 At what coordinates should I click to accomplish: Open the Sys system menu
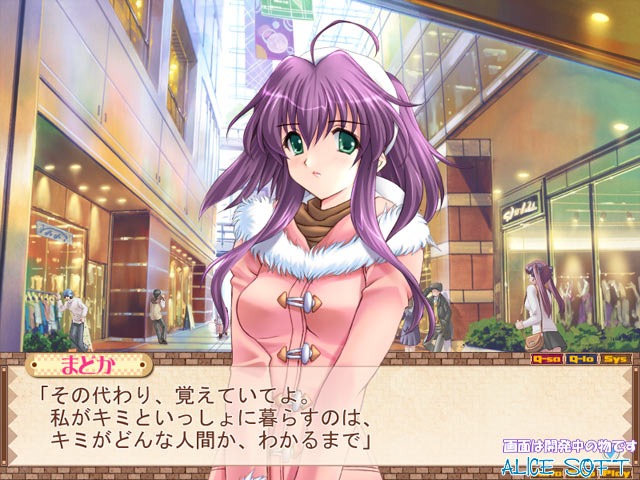pos(613,358)
